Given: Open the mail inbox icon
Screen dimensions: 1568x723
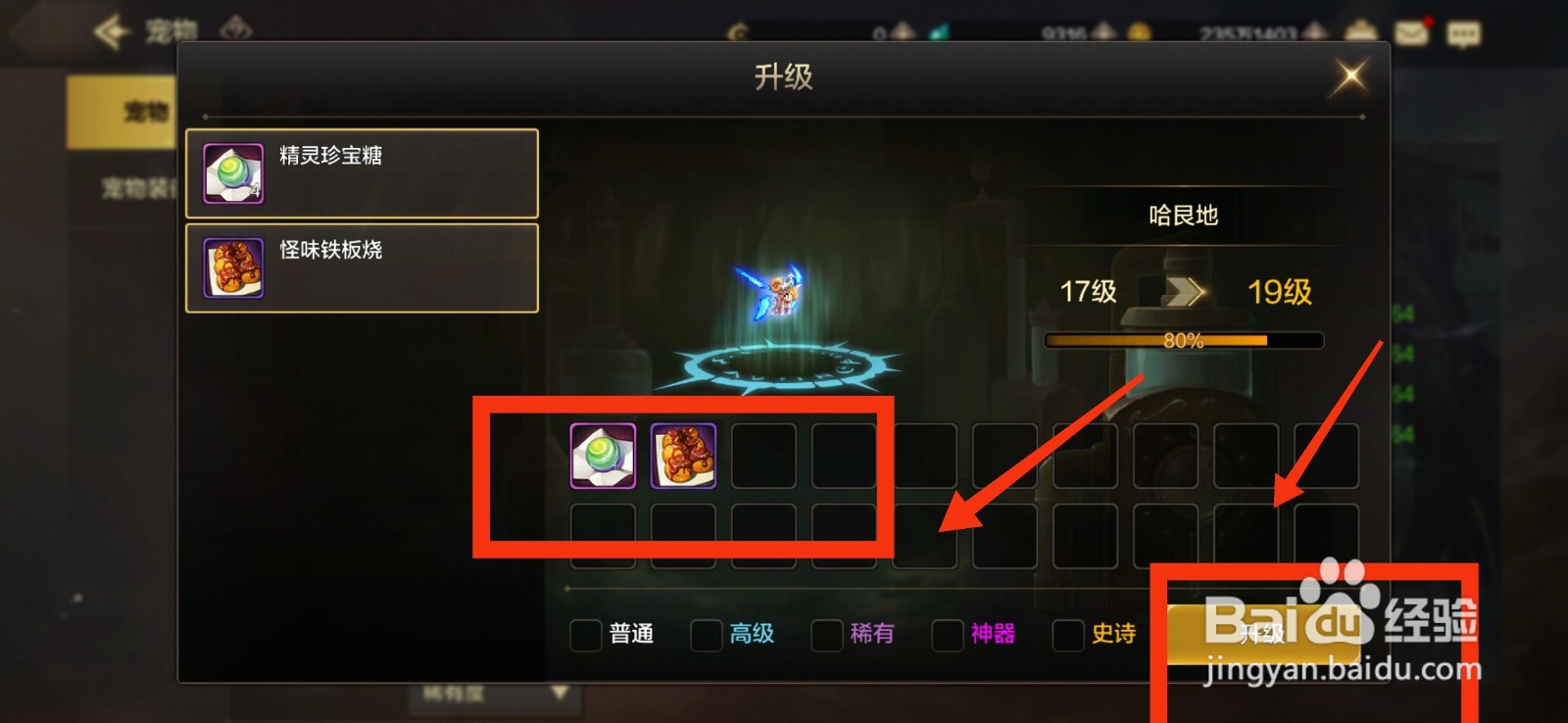Looking at the screenshot, I should click(1409, 32).
